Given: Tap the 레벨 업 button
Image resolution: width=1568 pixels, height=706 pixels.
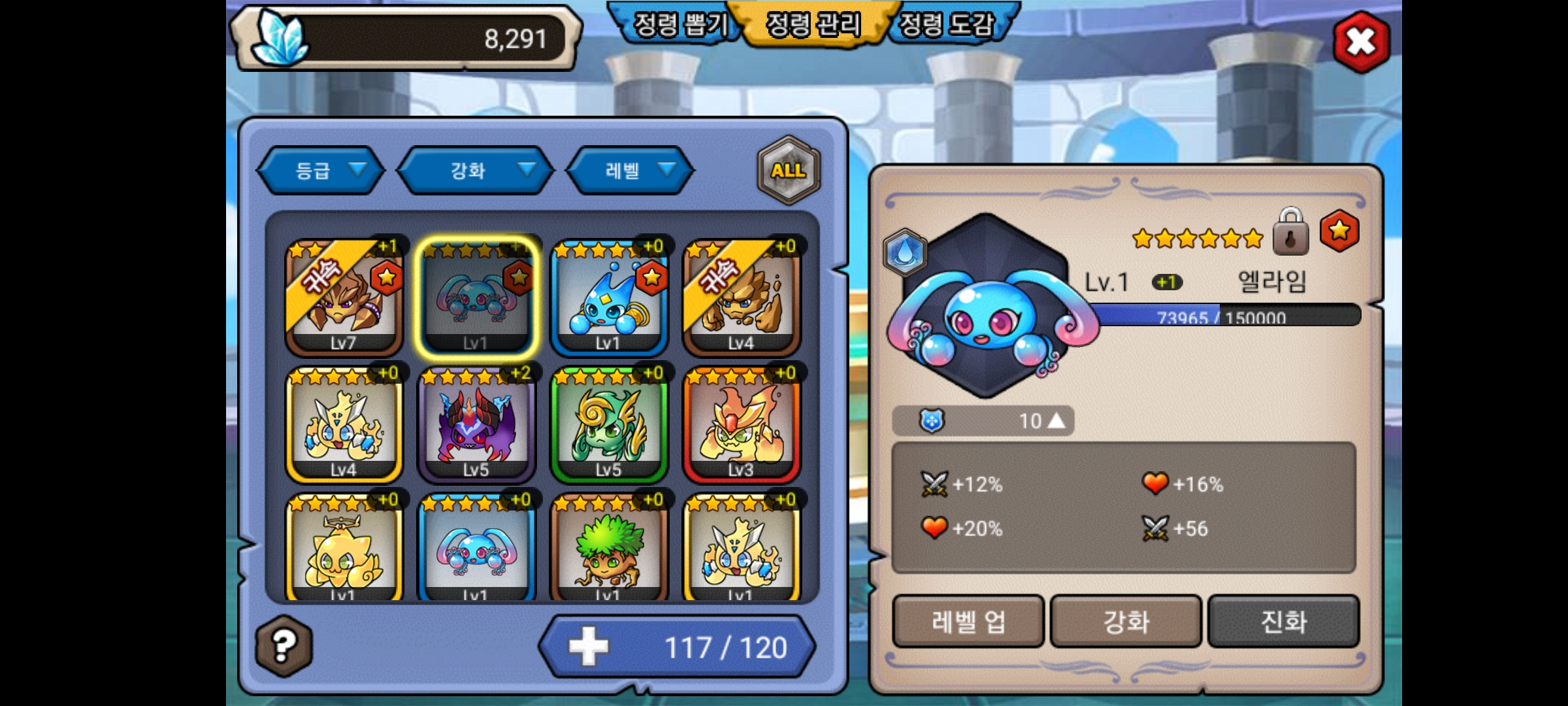Looking at the screenshot, I should tap(968, 621).
